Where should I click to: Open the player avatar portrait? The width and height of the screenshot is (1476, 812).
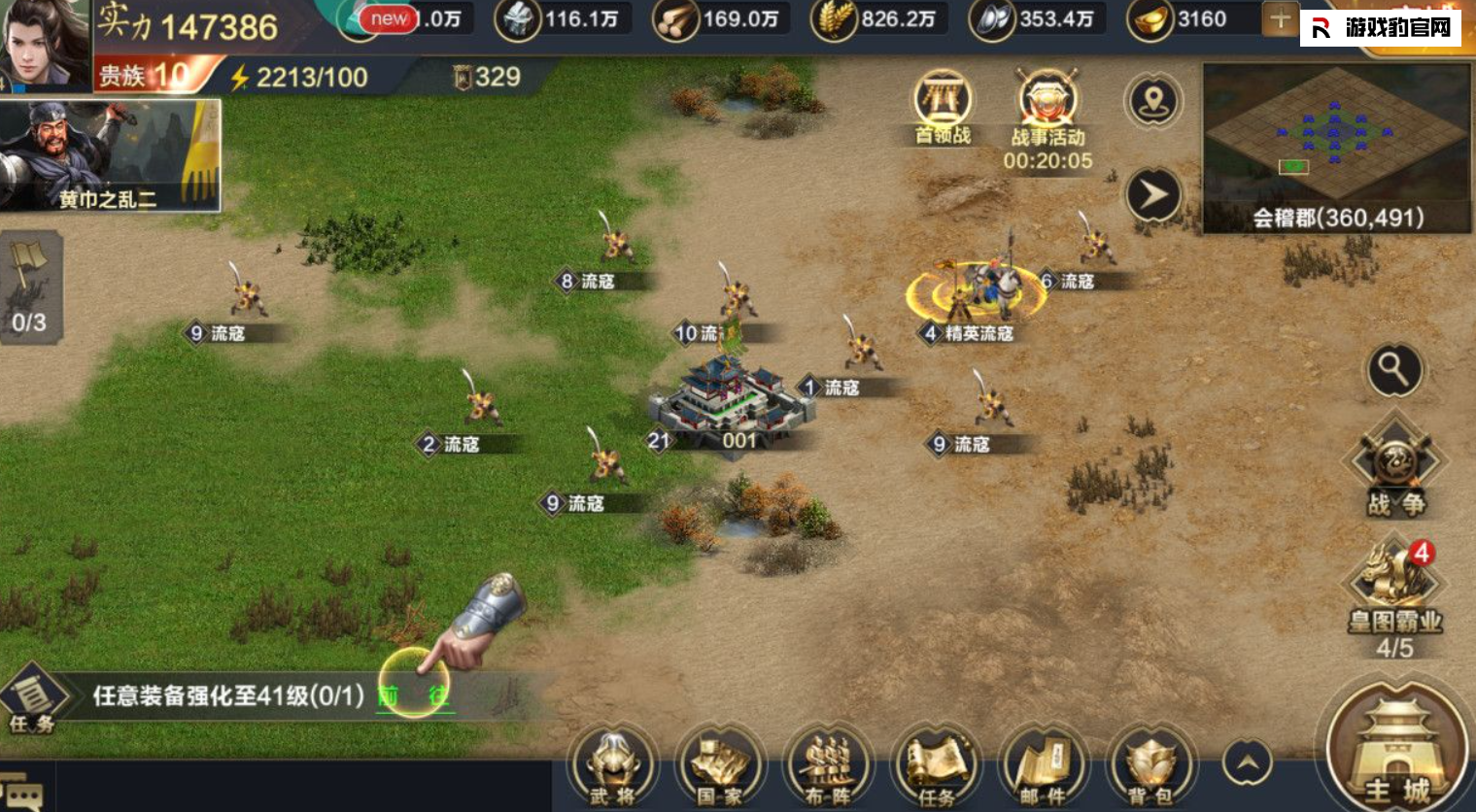pos(45,45)
